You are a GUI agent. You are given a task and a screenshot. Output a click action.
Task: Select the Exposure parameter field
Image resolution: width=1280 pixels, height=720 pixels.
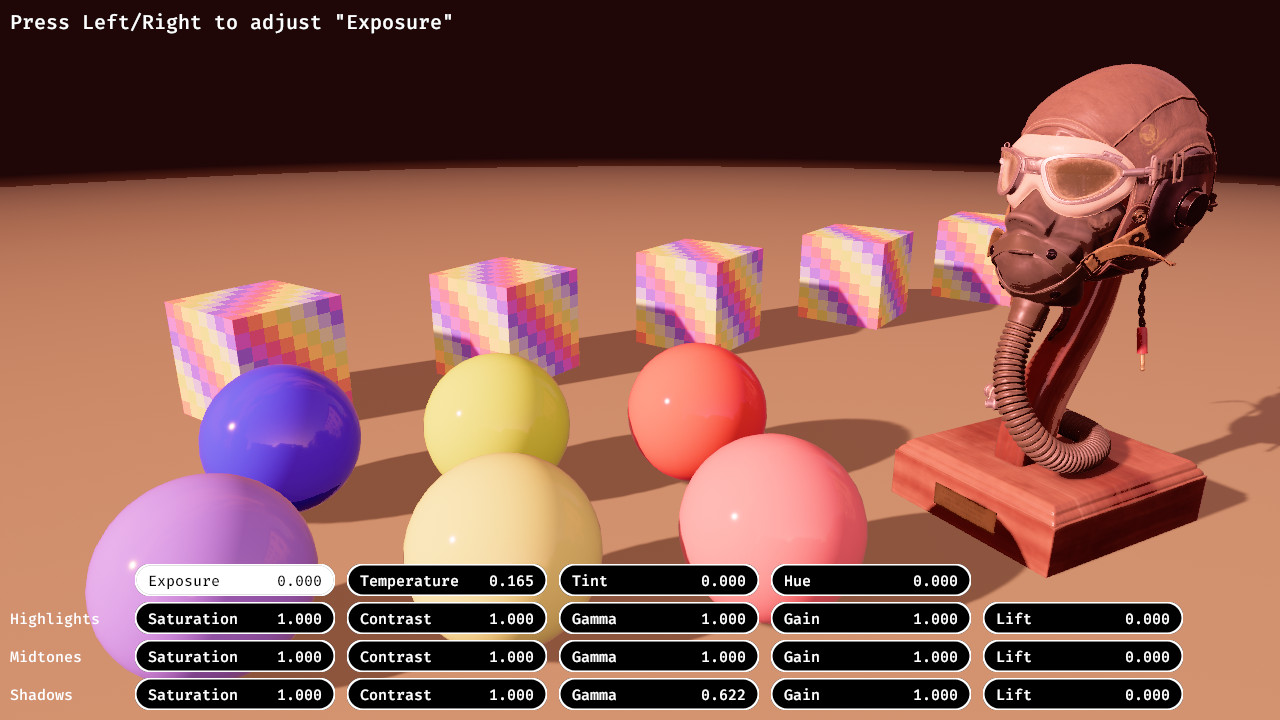point(234,580)
